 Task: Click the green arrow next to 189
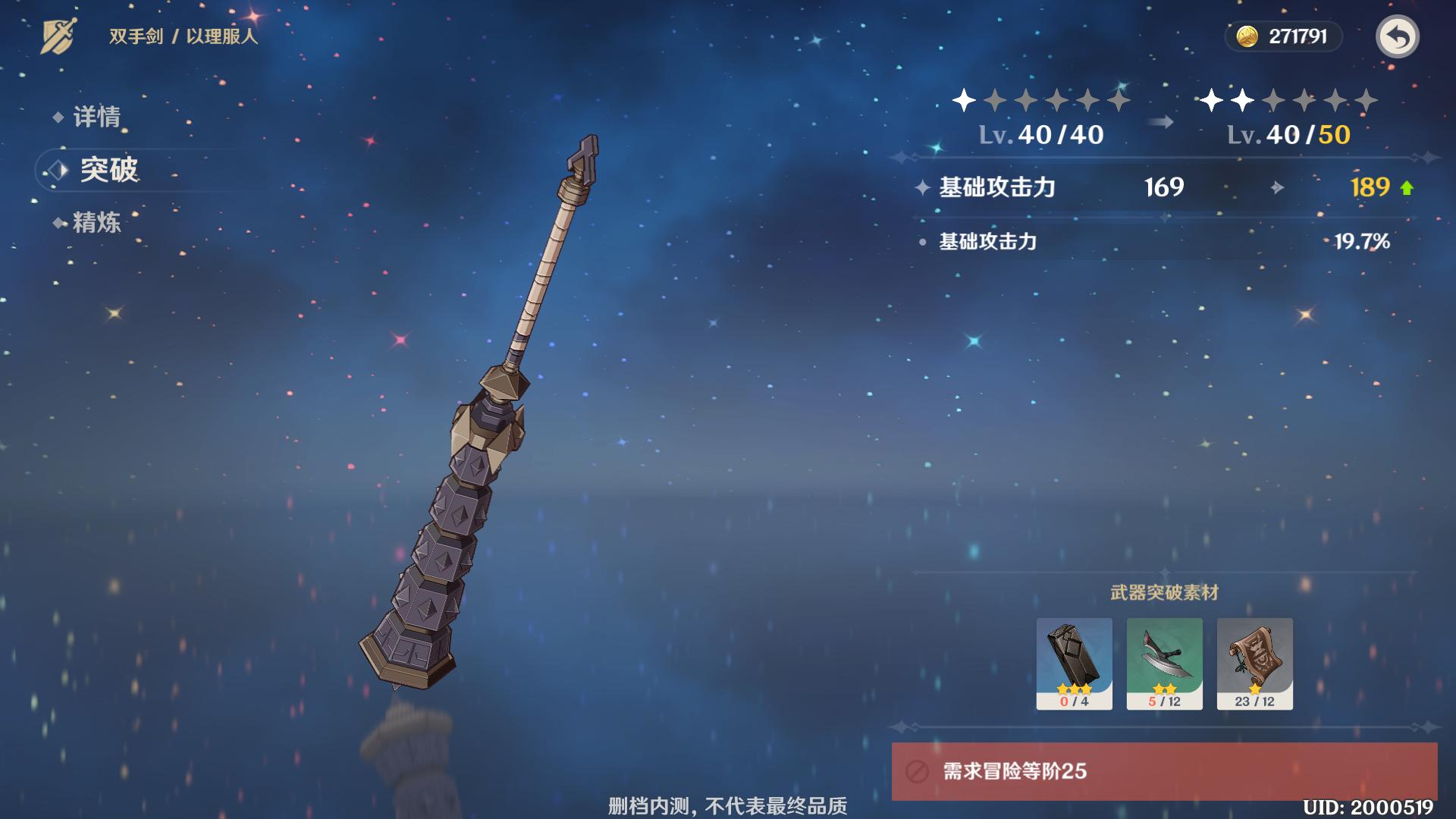click(x=1407, y=188)
